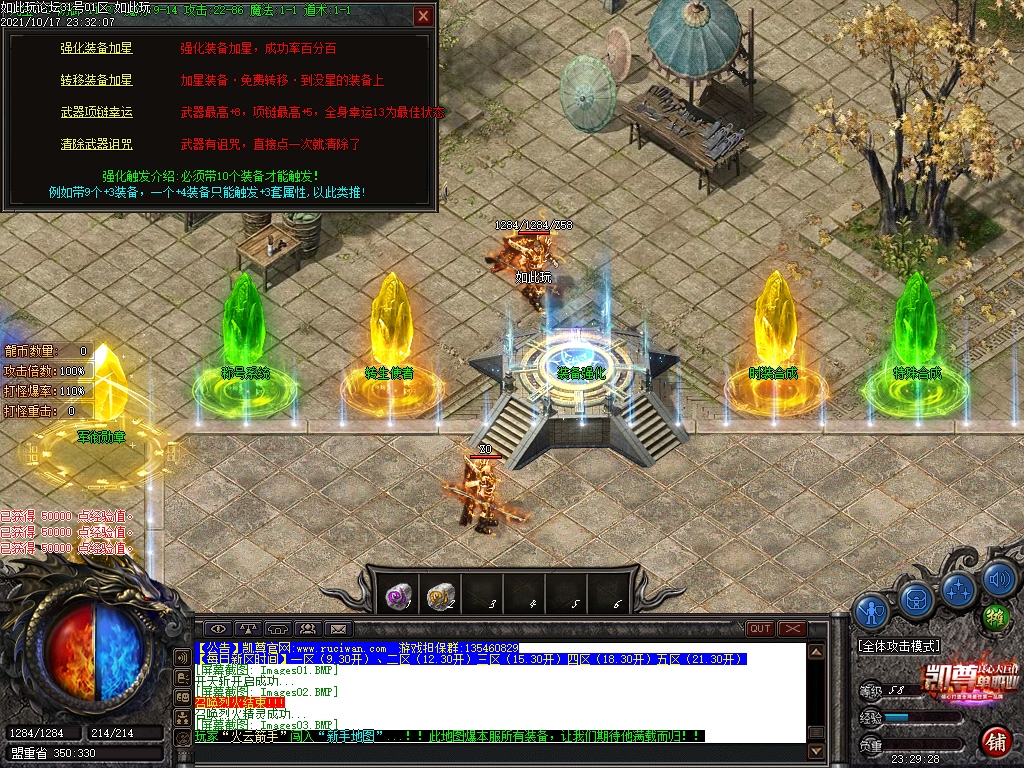Select the 转移装备加星 option
1024x768 pixels.
click(96, 80)
